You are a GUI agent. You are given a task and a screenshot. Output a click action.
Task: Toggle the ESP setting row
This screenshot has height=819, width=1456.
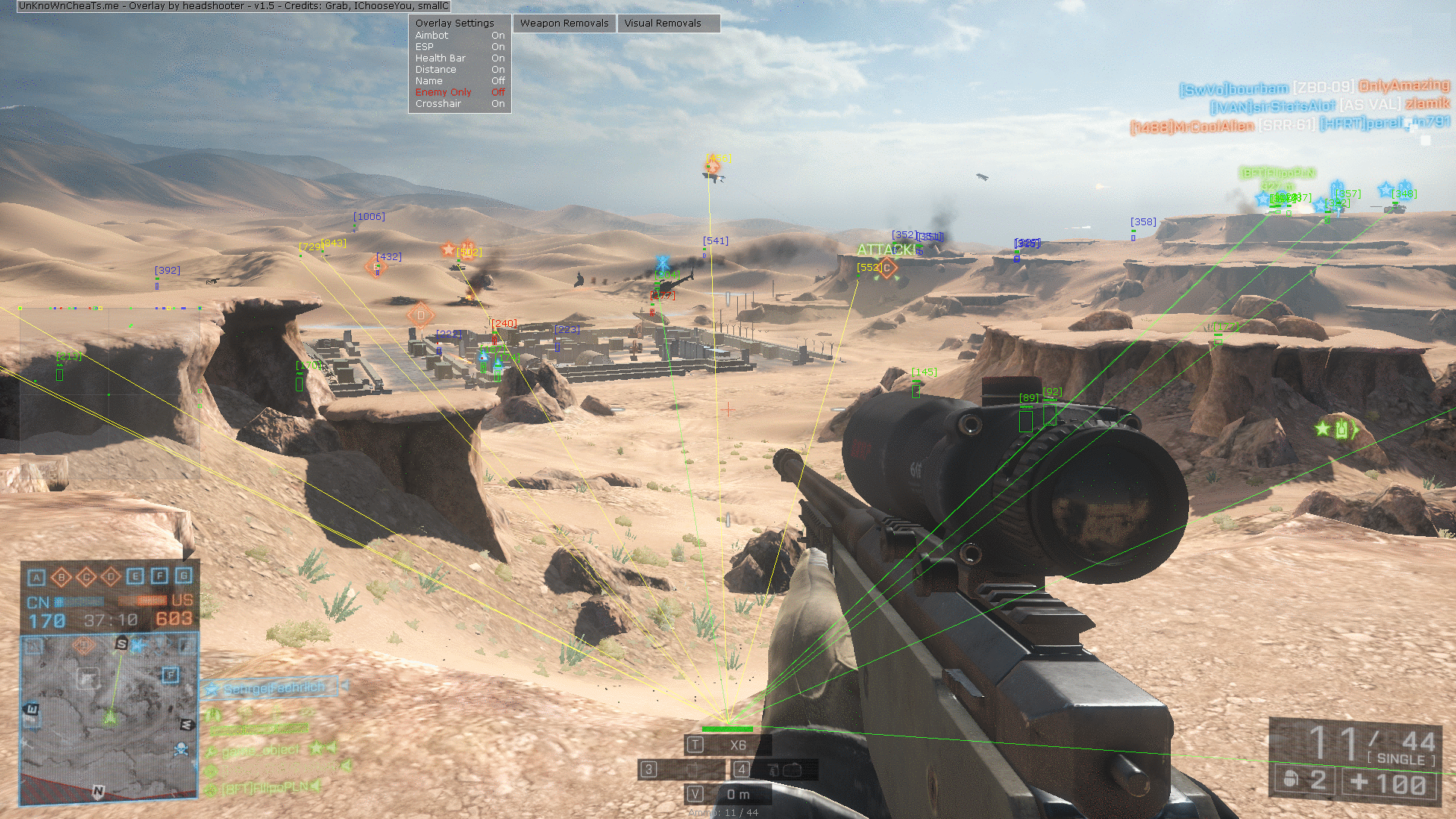460,47
